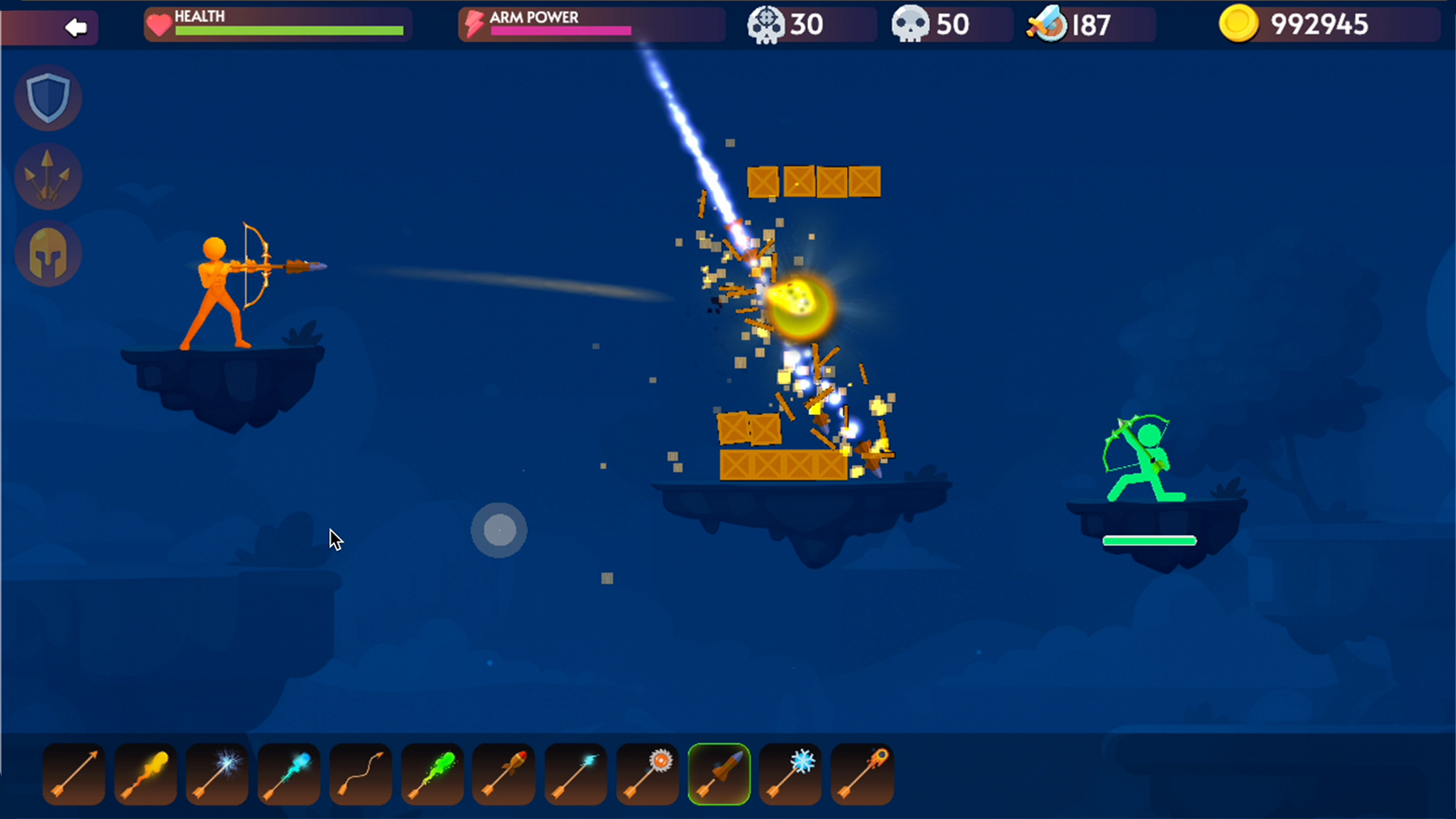
Task: Click the heart icon on the health bar
Action: click(160, 25)
